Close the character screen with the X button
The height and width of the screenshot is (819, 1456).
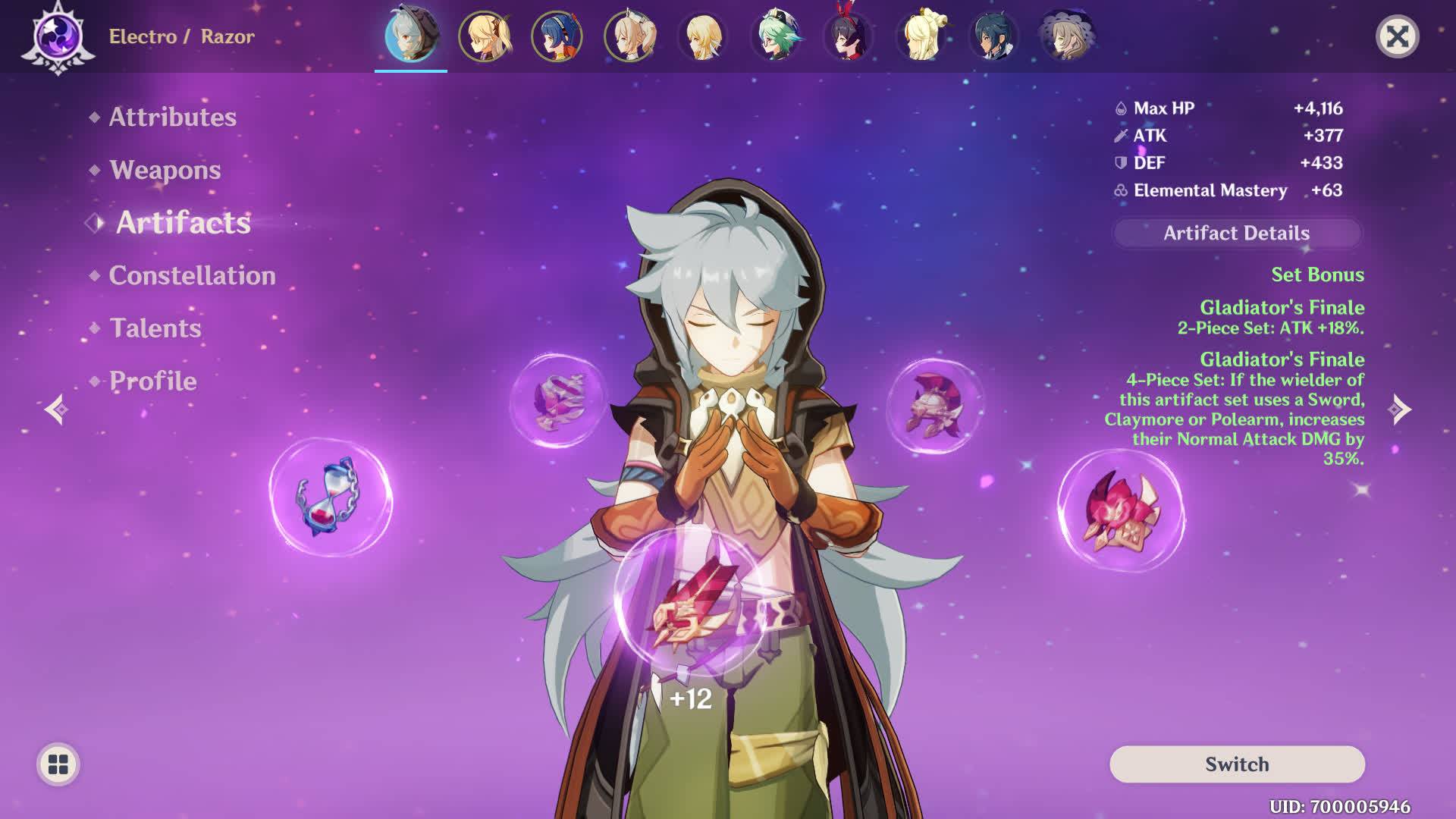1397,36
